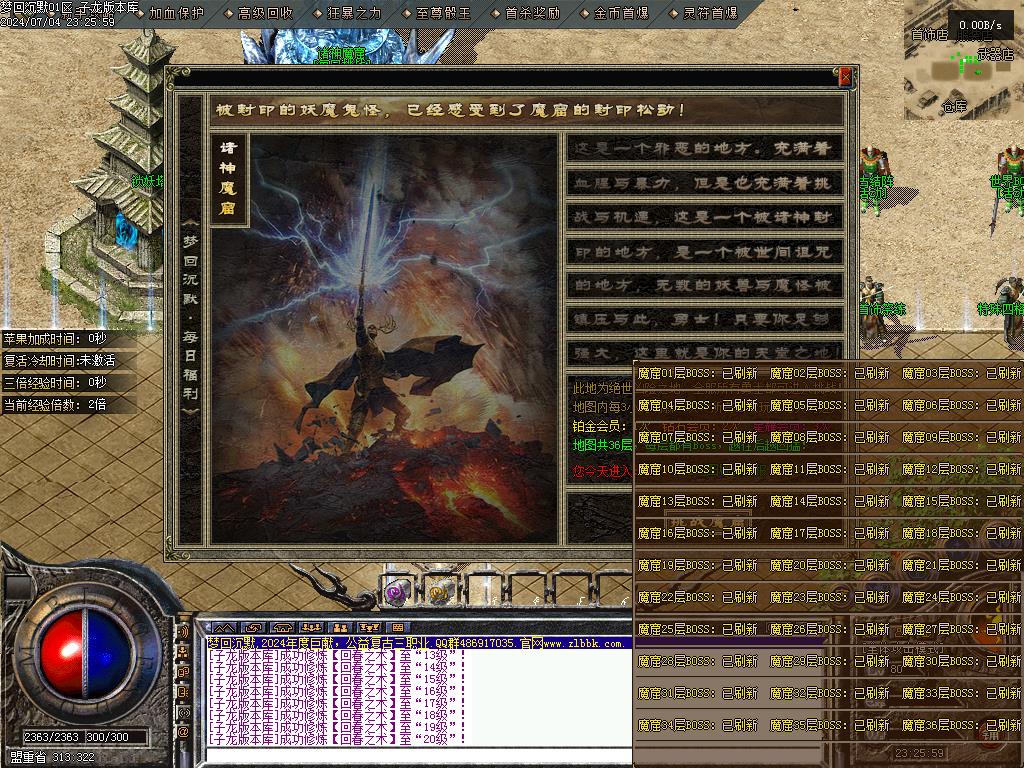This screenshot has width=1024, height=768.
Task: Toggle the sound-wave chat channel button
Action: [x=183, y=632]
